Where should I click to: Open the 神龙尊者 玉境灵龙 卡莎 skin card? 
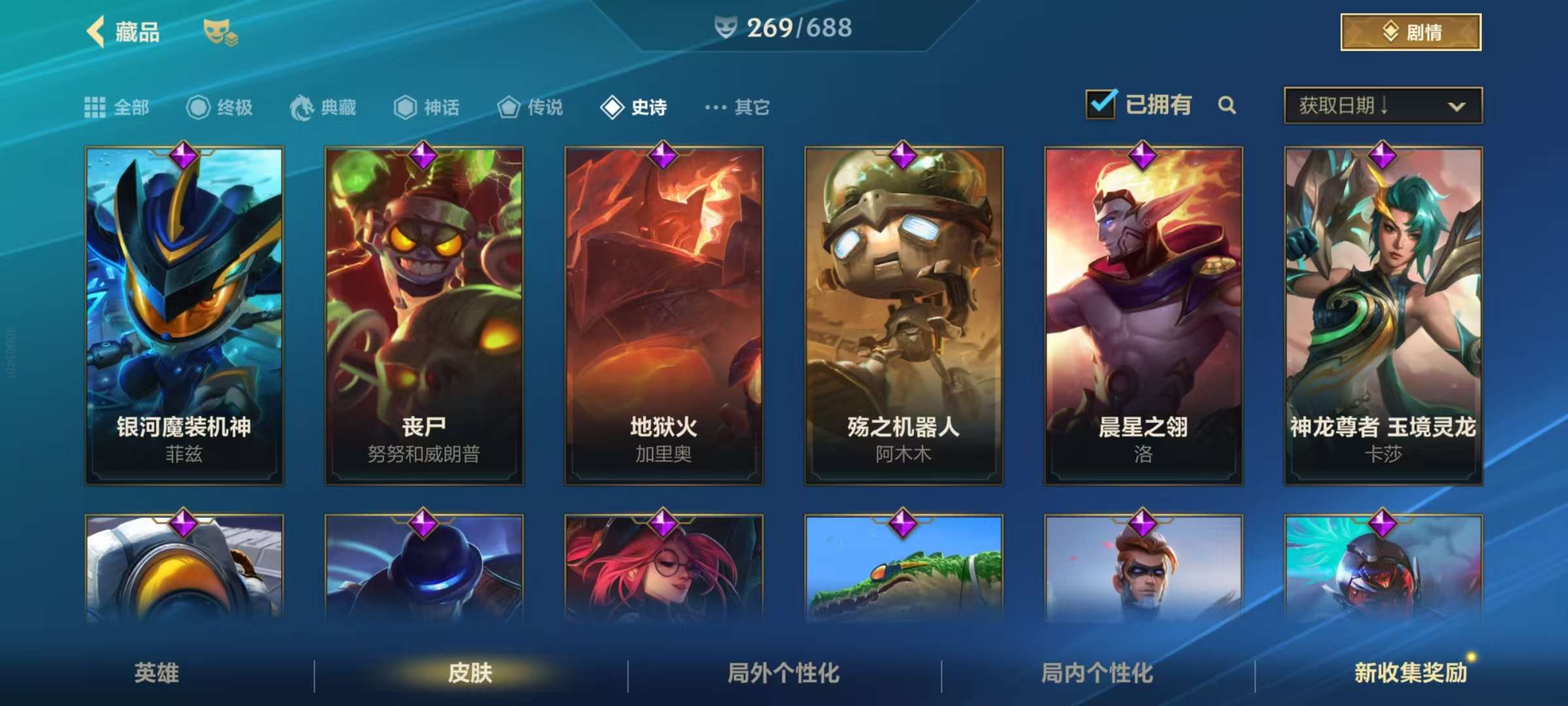pyautogui.click(x=1383, y=315)
